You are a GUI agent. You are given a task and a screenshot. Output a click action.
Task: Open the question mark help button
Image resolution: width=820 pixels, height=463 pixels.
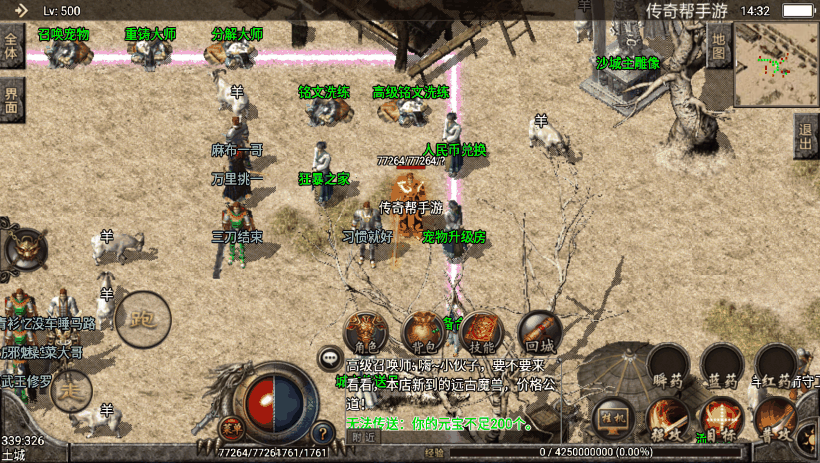[323, 434]
